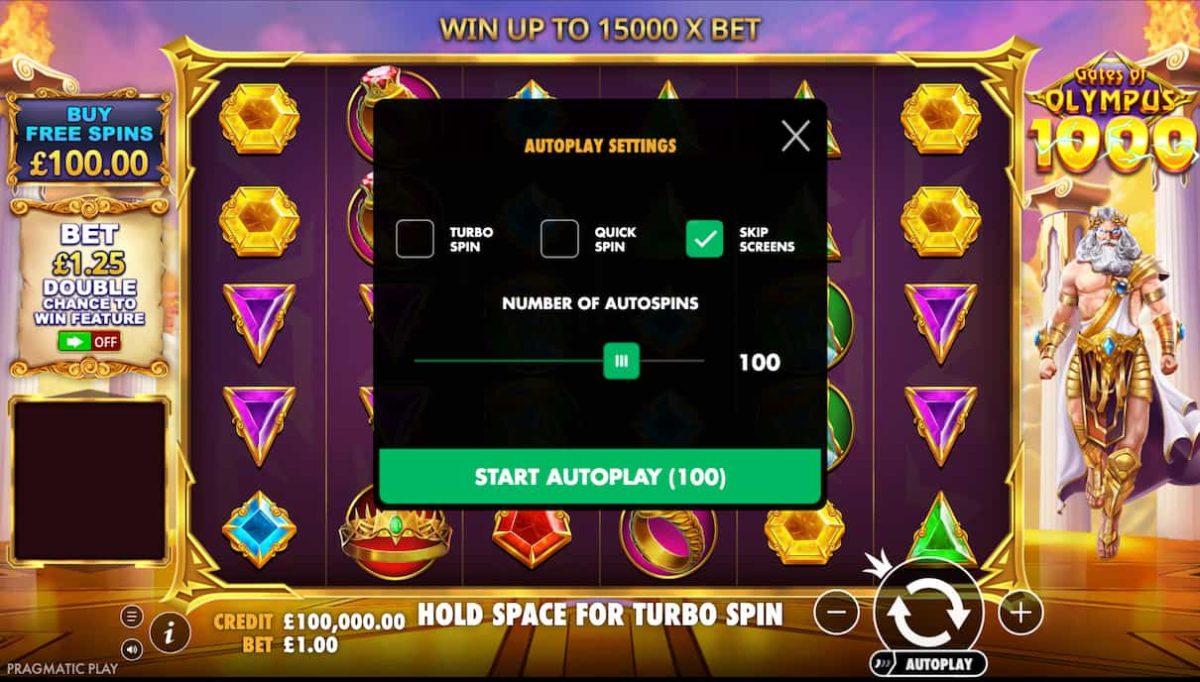Start Autoplay with 100 spins
This screenshot has width=1200, height=682.
point(600,476)
